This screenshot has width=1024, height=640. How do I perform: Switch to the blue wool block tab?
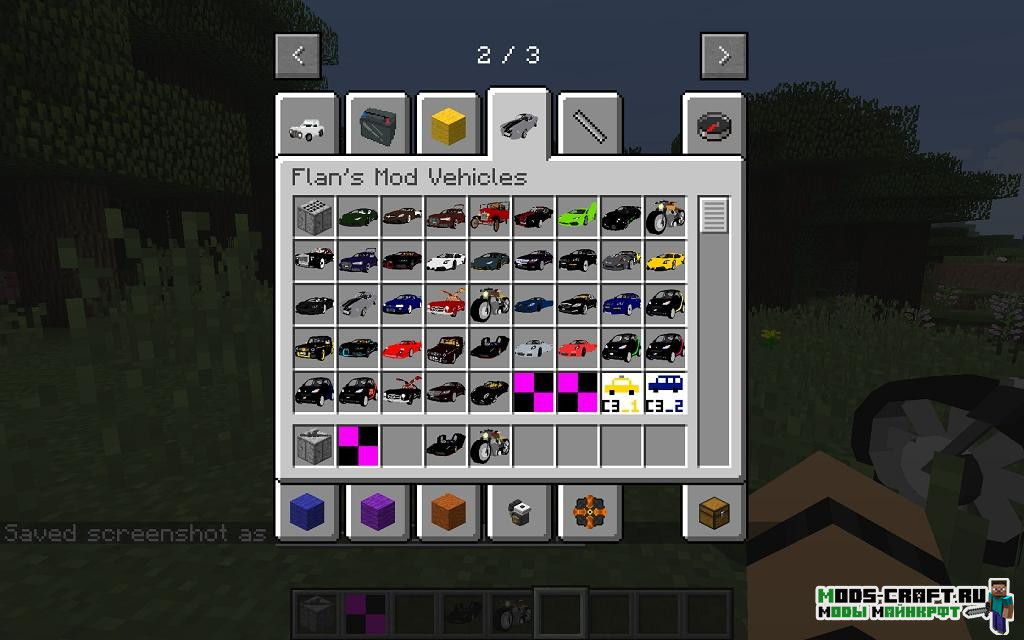pos(305,511)
